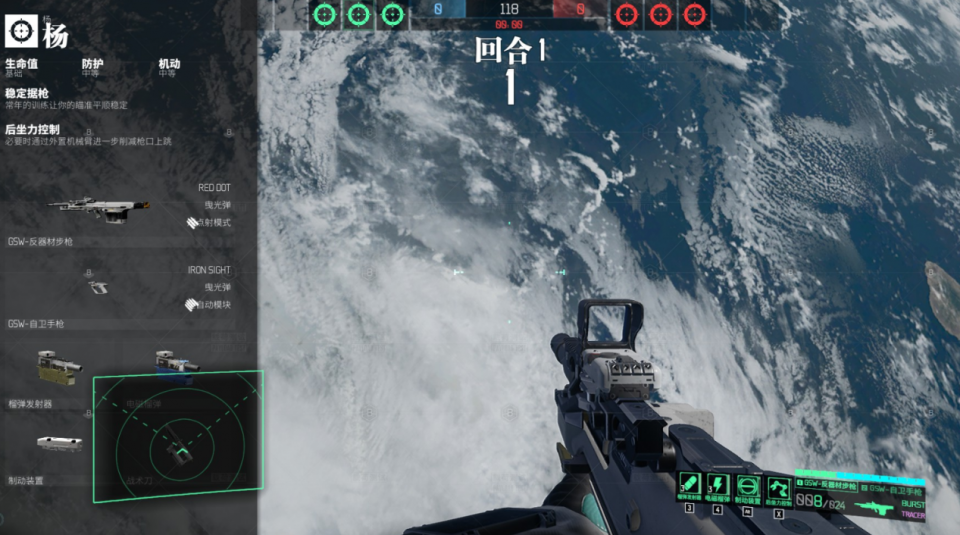Activate the recoil control robotic arm icon
Viewport: 960px width, 535px height.
pos(778,488)
